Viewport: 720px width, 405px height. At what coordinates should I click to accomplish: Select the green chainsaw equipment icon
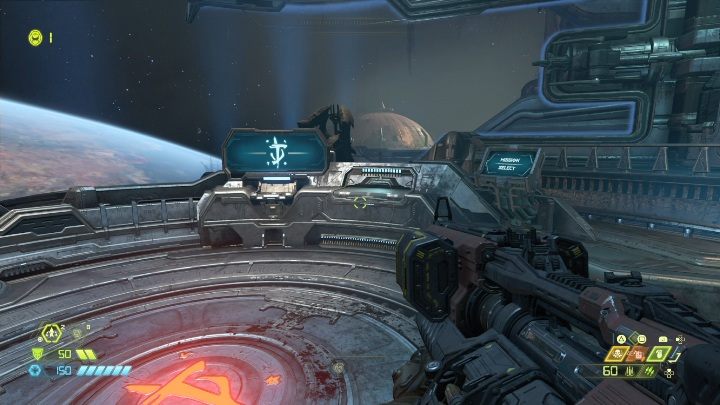661,353
